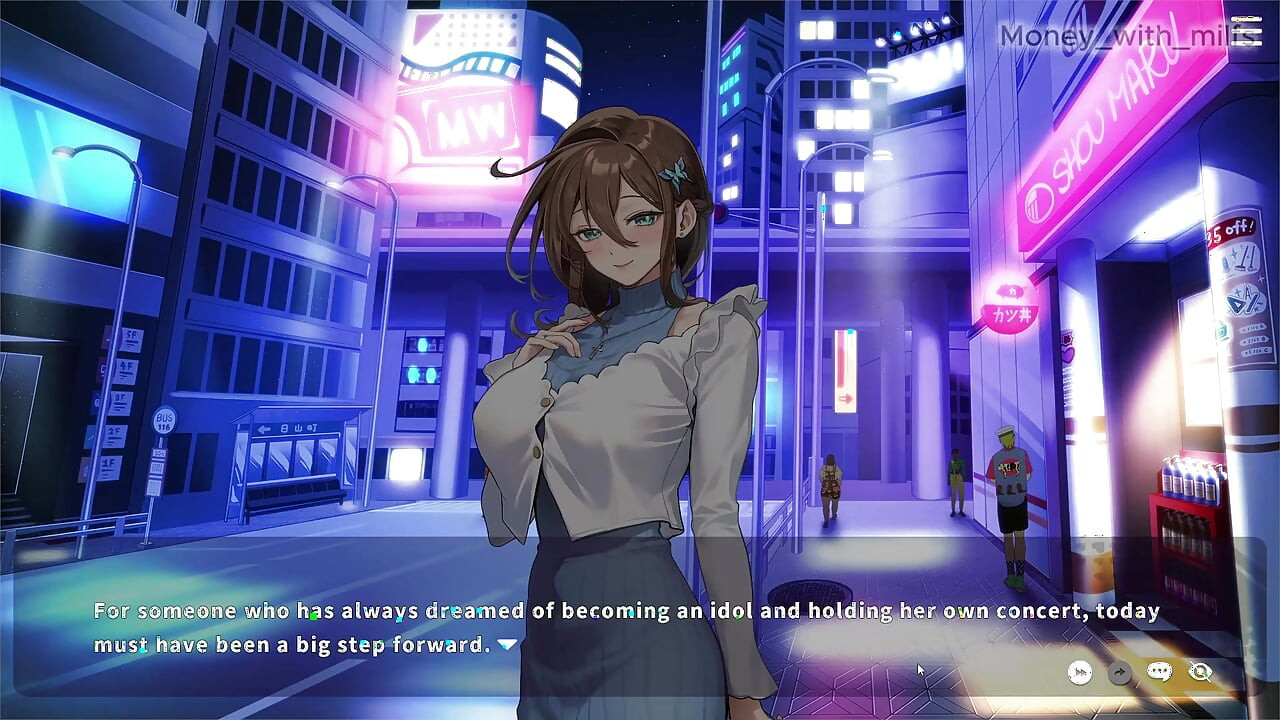Open the dialogue history speech bubble icon
The height and width of the screenshot is (720, 1280).
[x=1160, y=672]
